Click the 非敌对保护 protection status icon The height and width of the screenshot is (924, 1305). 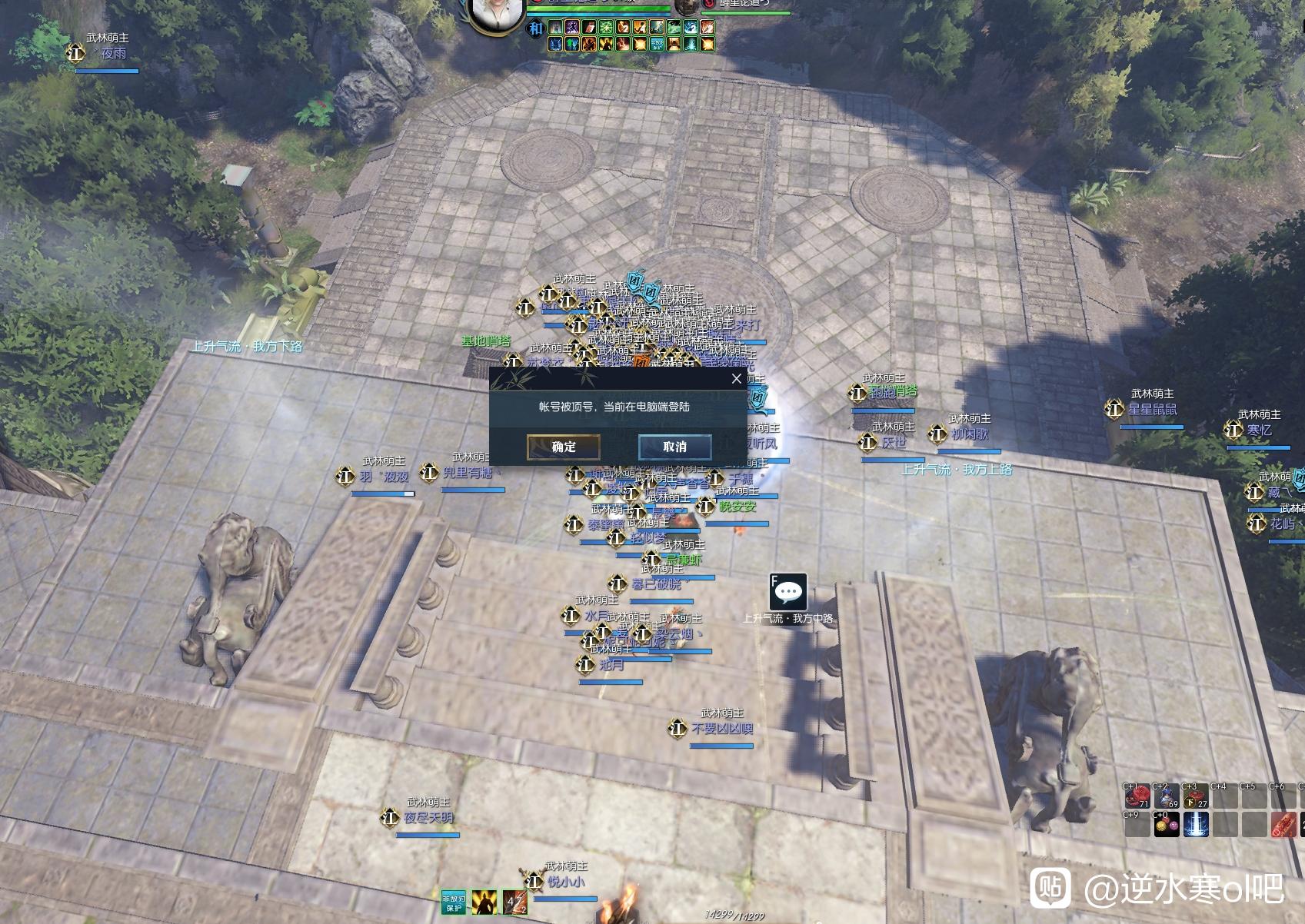point(454,902)
